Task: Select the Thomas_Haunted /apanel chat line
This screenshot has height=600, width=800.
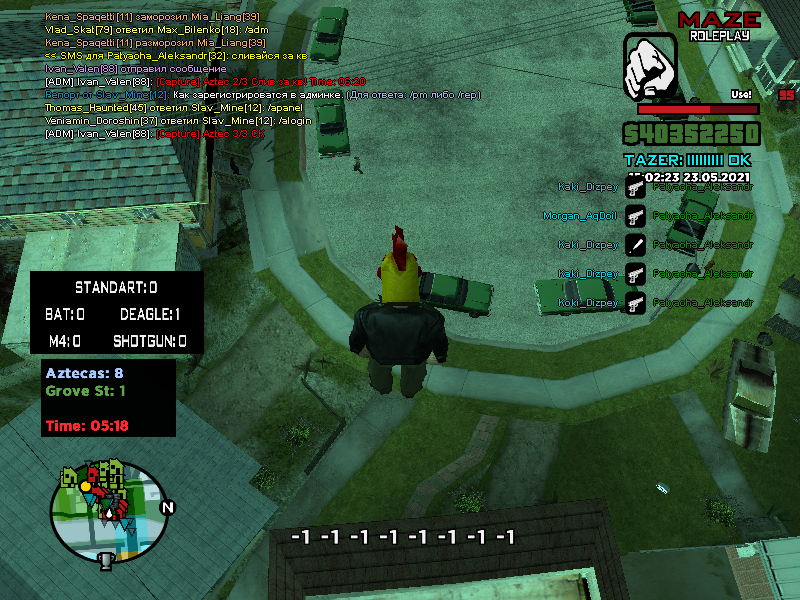Action: 158,107
